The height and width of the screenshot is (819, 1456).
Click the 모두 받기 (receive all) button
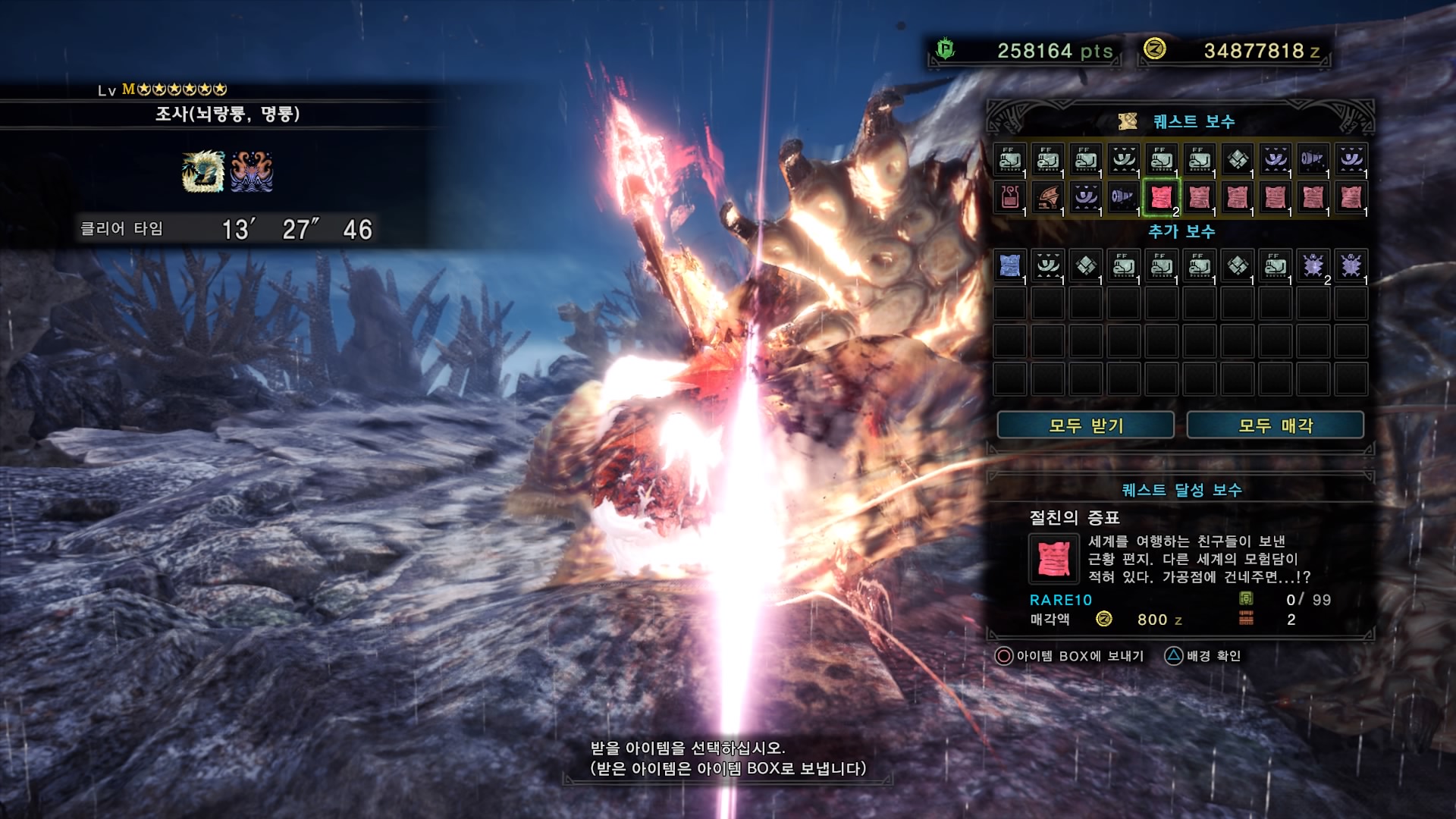coord(1085,425)
